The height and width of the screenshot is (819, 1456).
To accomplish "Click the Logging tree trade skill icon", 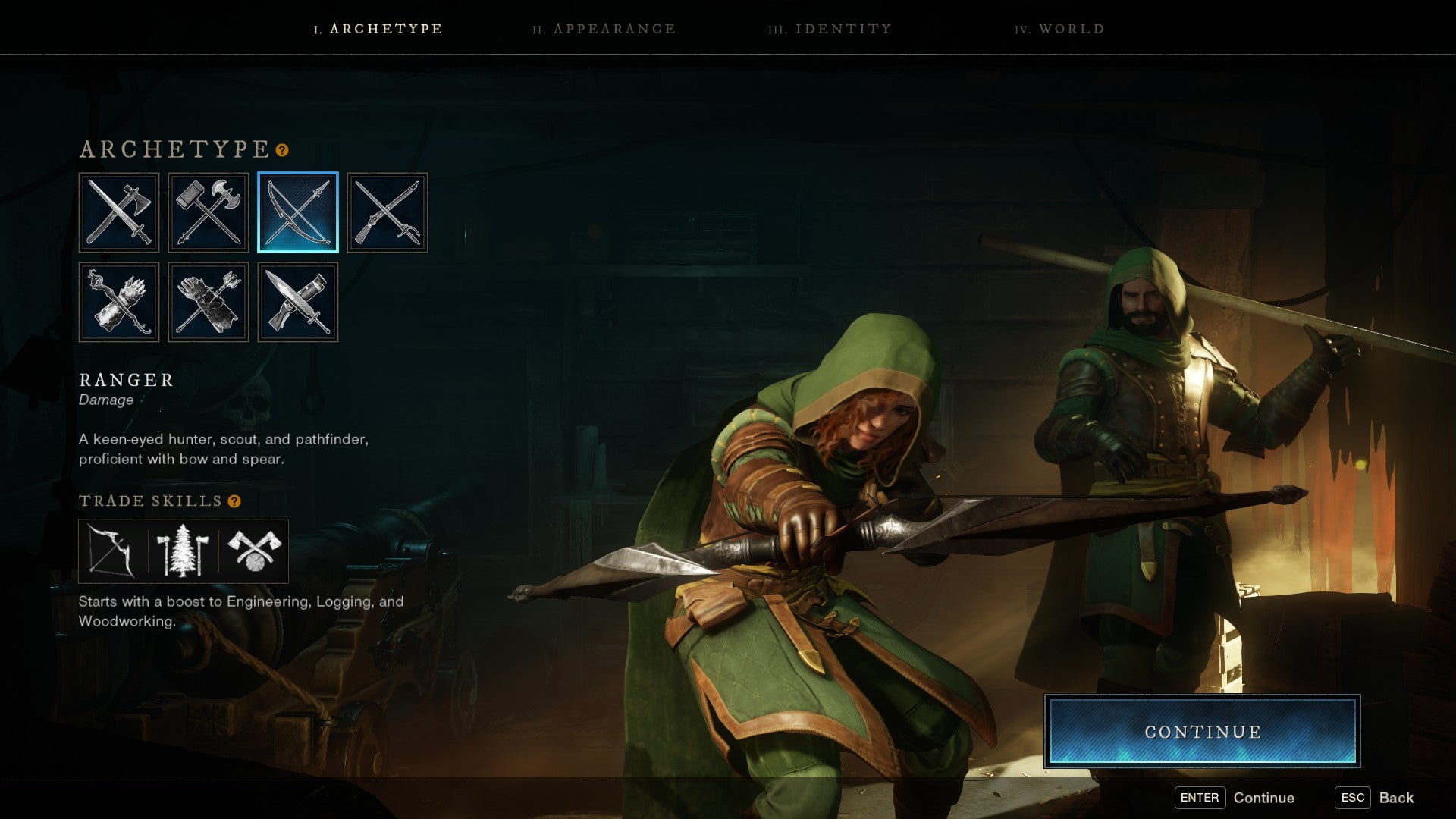I will pyautogui.click(x=182, y=551).
